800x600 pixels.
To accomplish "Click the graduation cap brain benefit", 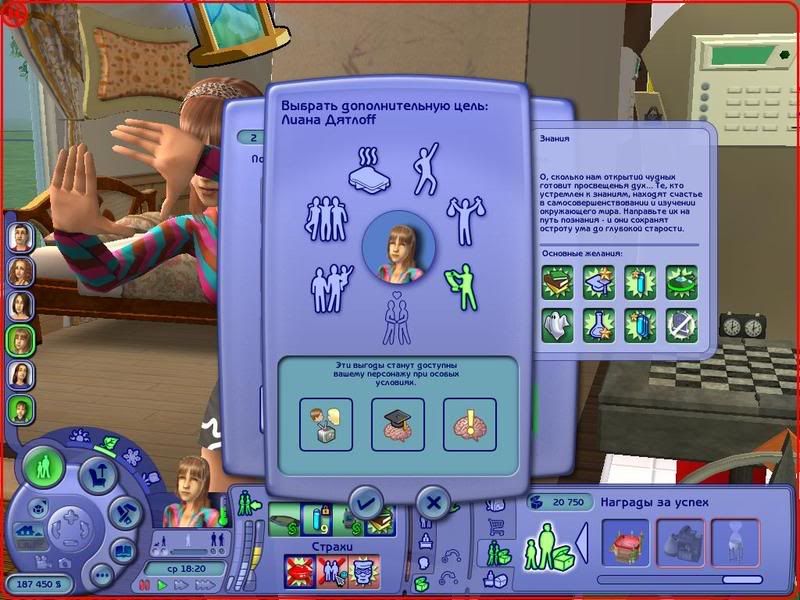I will 397,422.
